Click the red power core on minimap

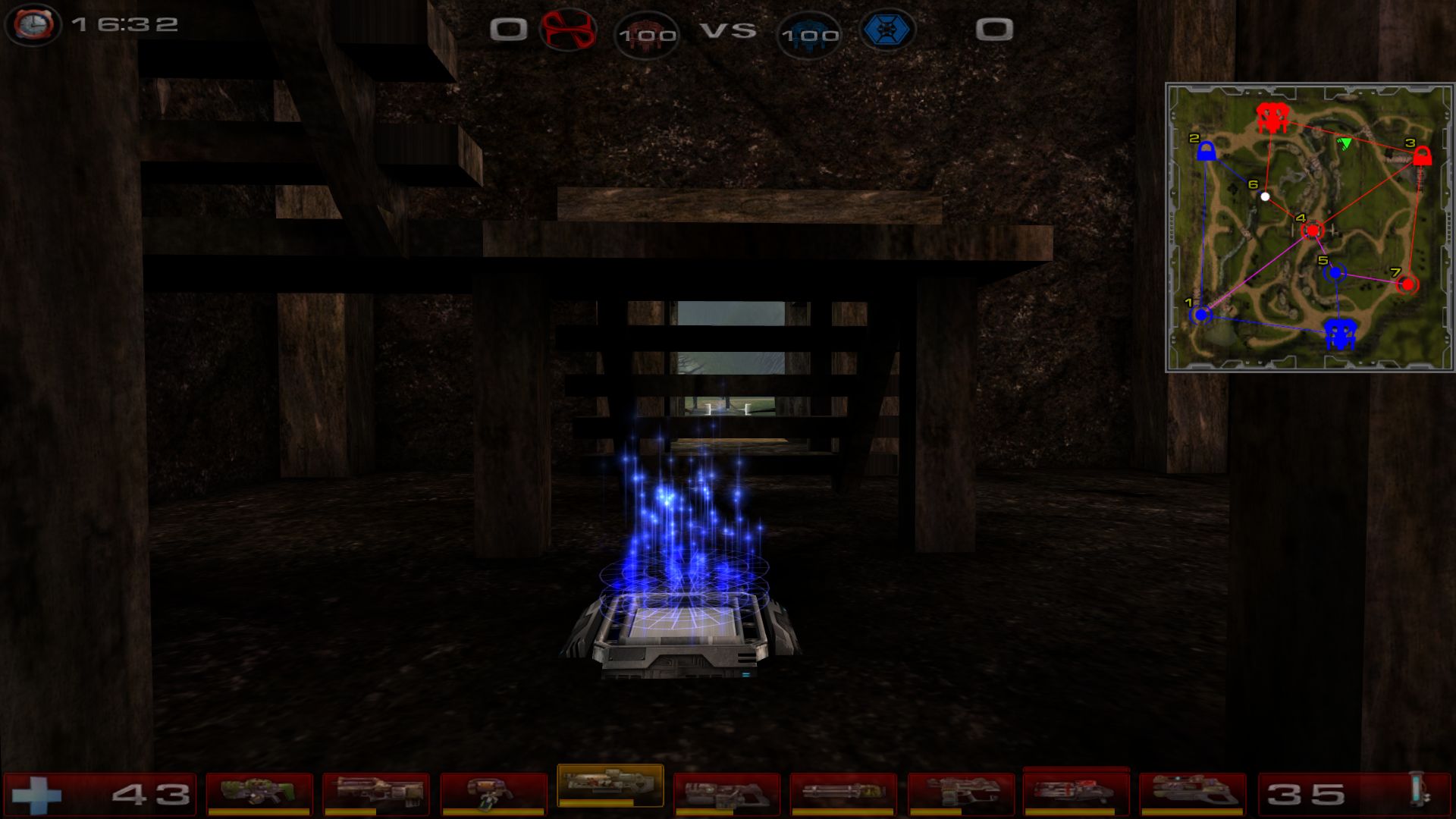coord(1270,118)
